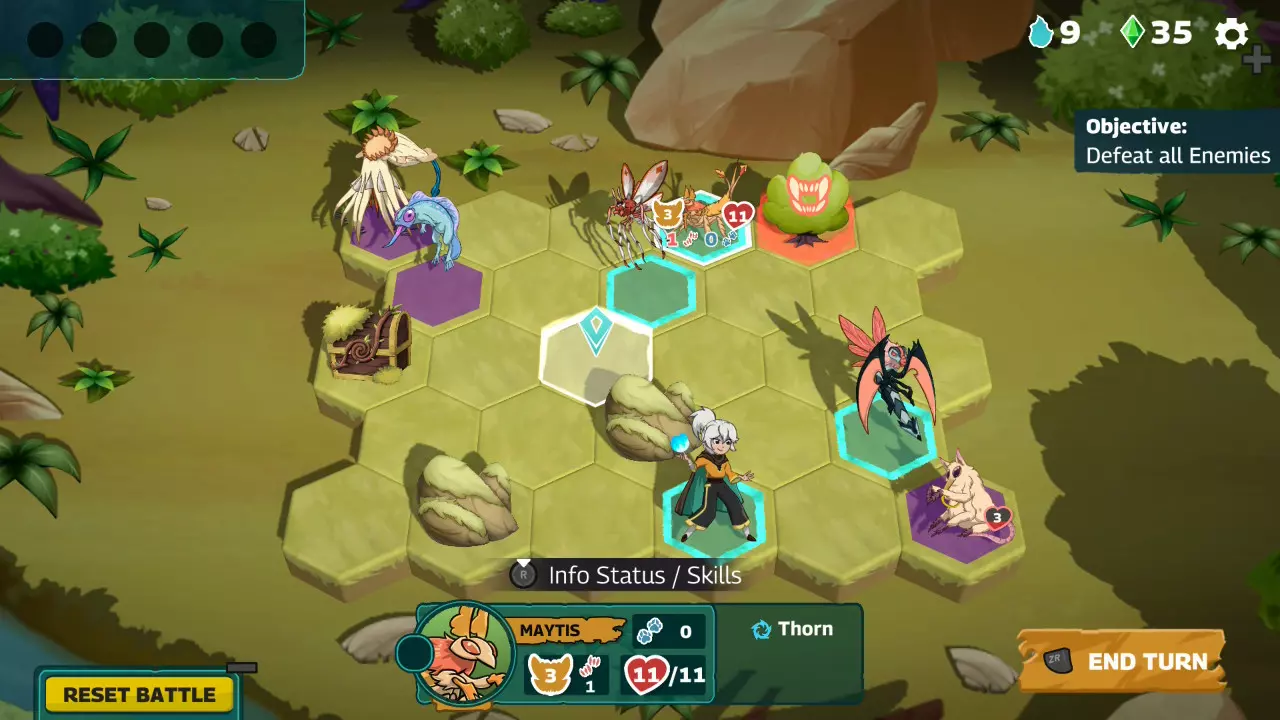Target the green carnivorous plant enemy on orange tile
Image resolution: width=1280 pixels, height=720 pixels.
click(x=806, y=200)
